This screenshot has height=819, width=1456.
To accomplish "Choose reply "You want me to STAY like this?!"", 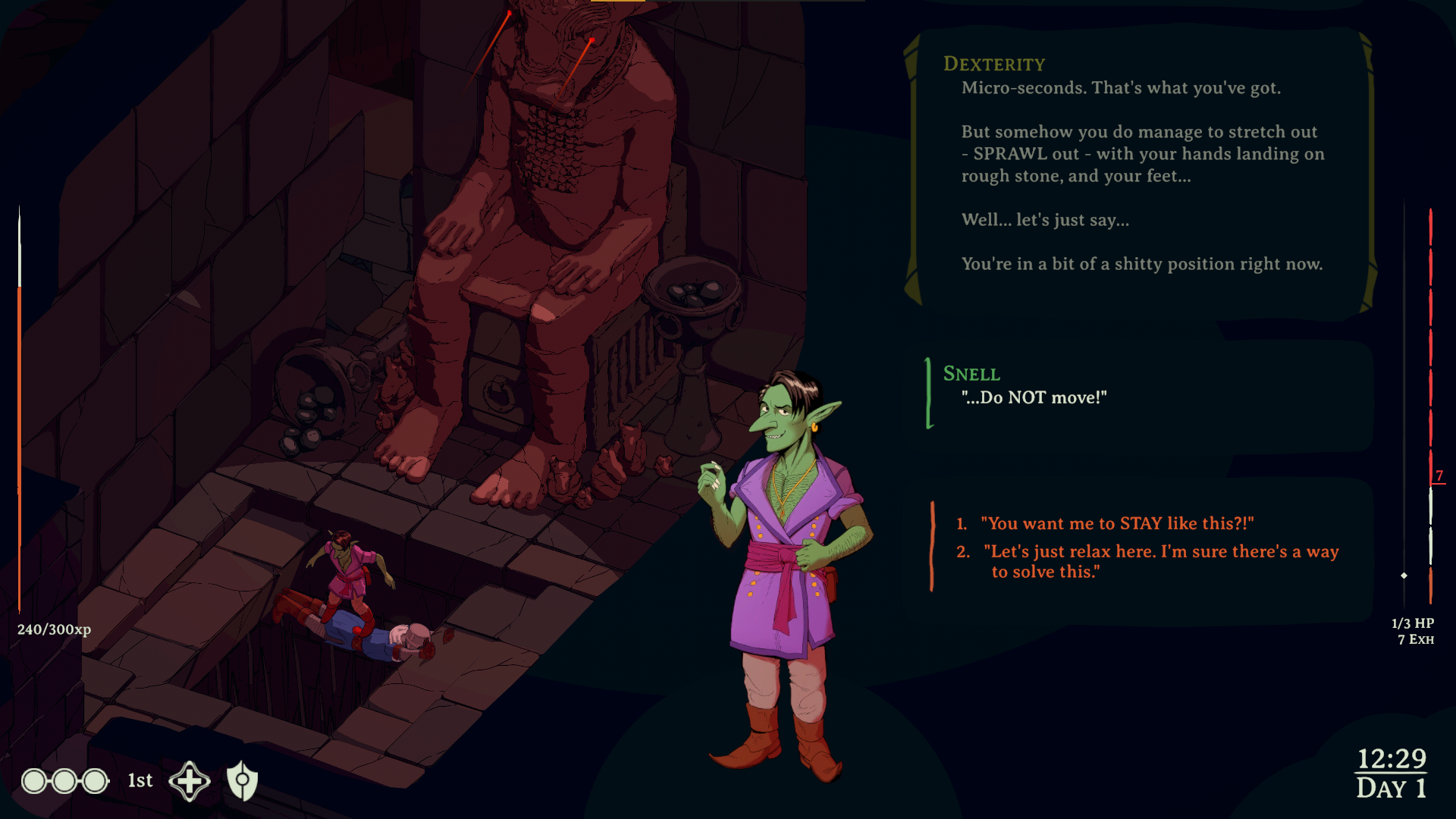I will (x=1116, y=523).
